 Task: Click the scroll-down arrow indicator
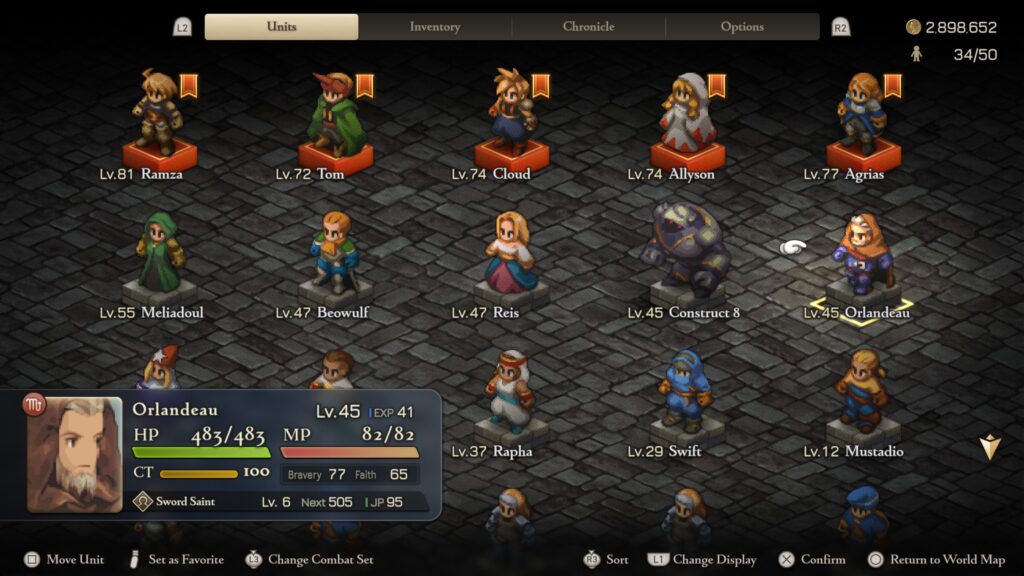coord(990,448)
